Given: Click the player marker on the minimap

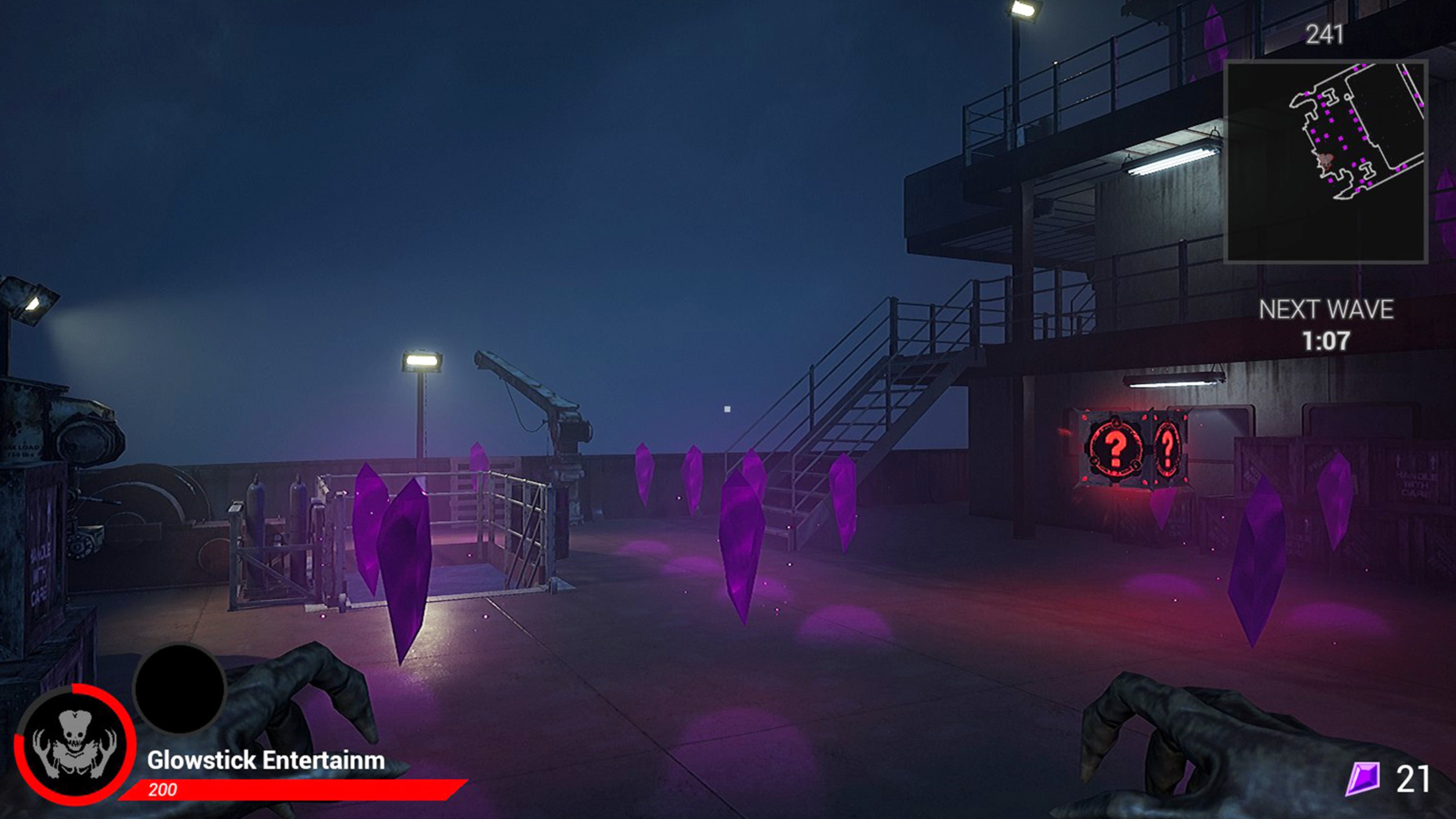Looking at the screenshot, I should 1326,160.
